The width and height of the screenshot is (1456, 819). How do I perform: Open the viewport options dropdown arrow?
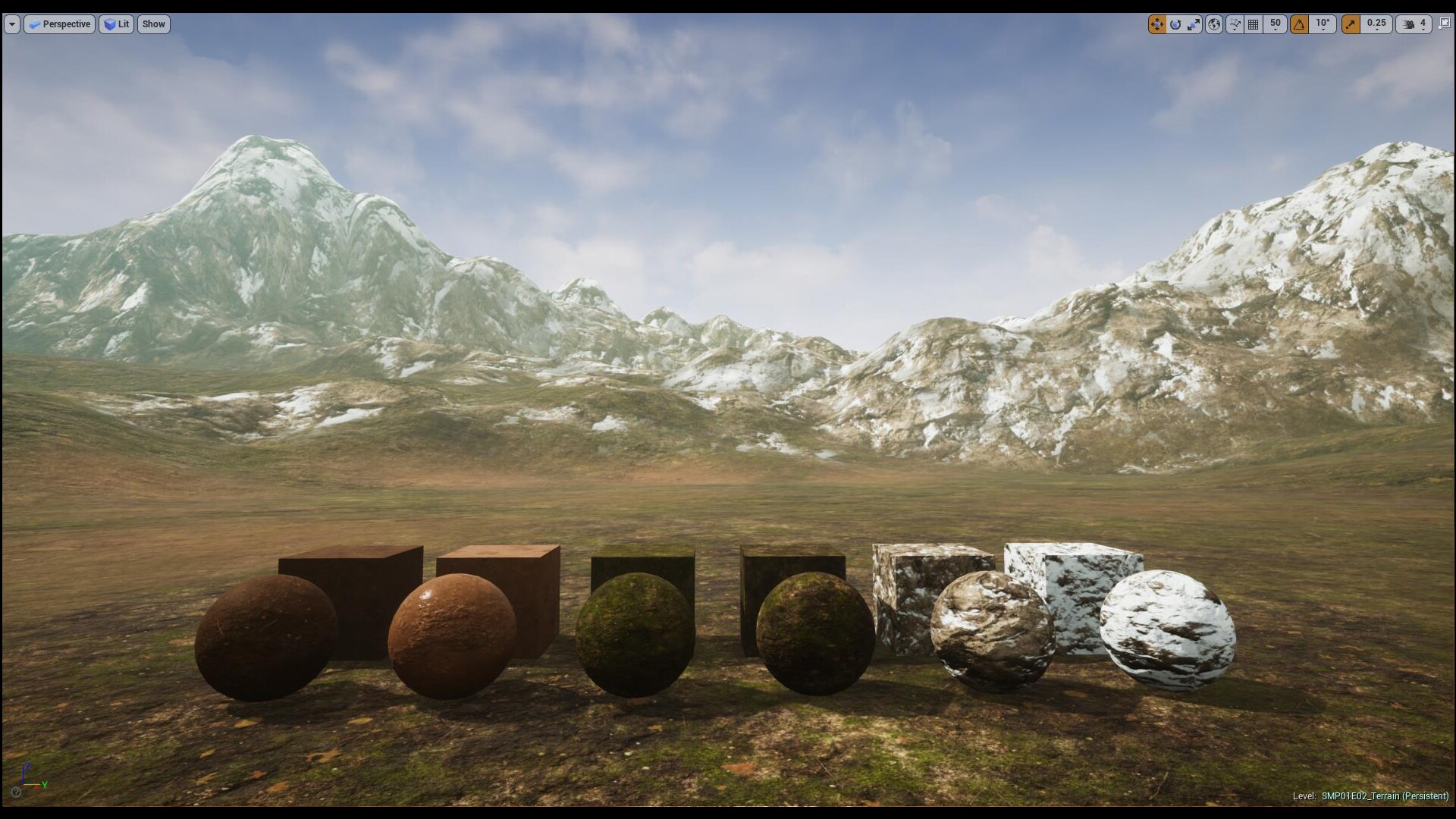(11, 24)
